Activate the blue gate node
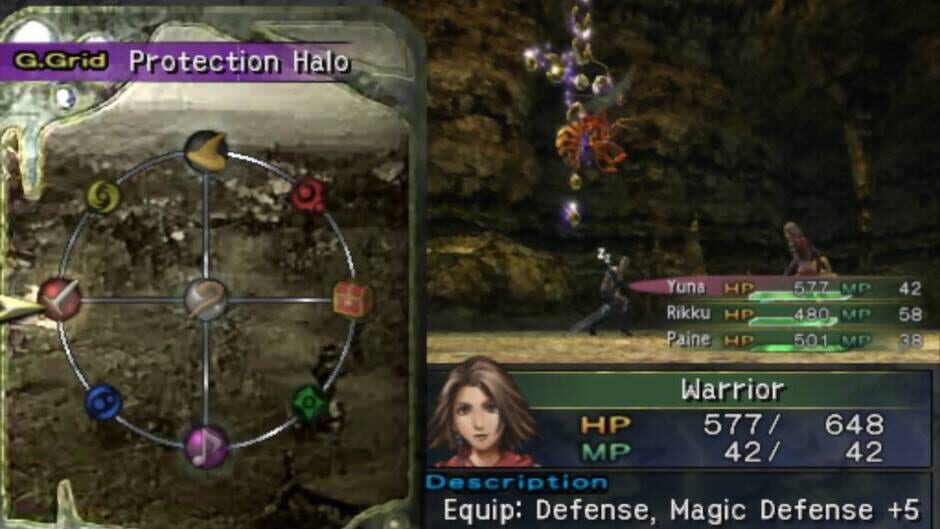 tap(103, 402)
